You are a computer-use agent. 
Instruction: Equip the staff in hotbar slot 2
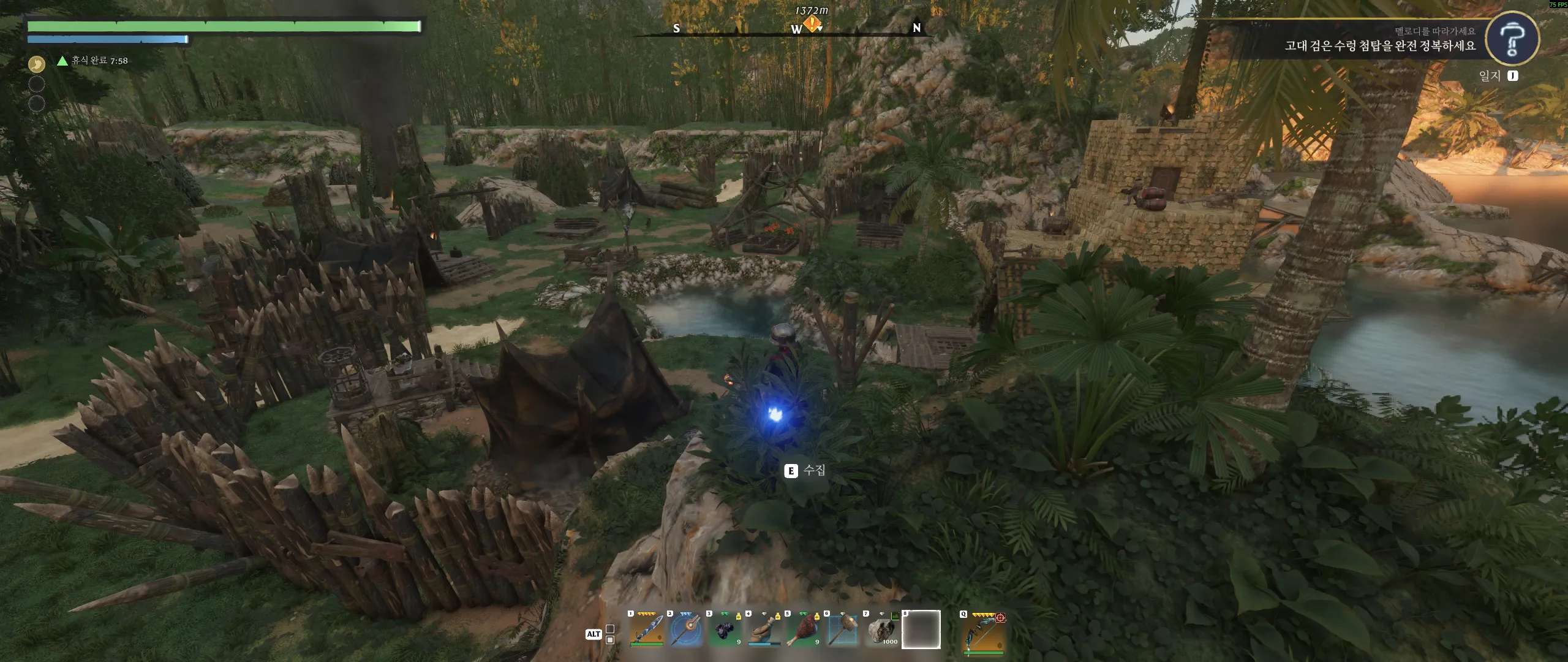(x=686, y=630)
